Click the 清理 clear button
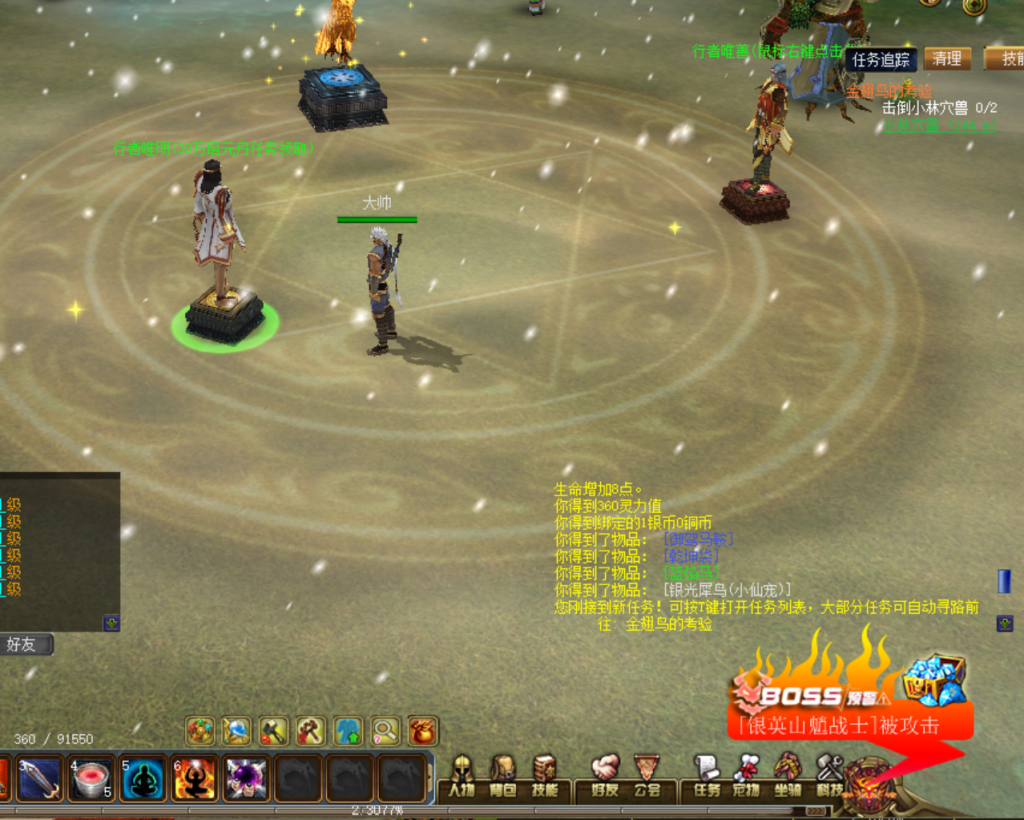 947,58
